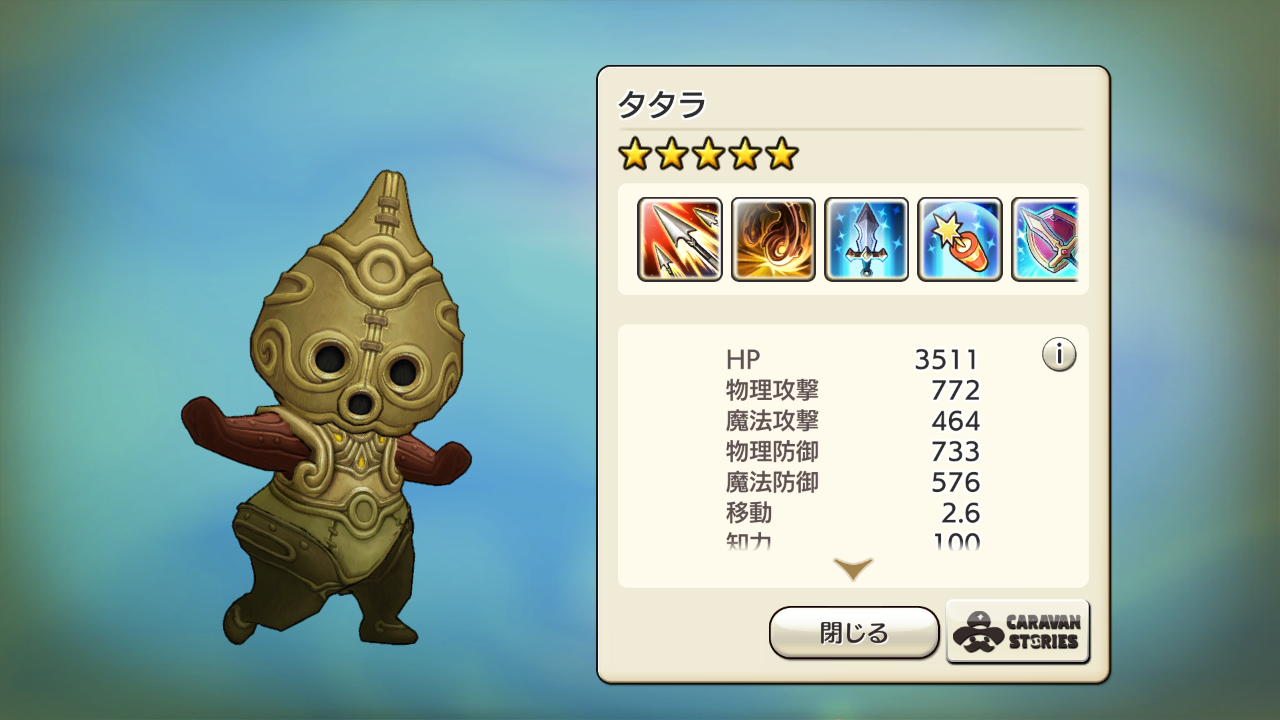This screenshot has width=1280, height=720.
Task: Select the glowing blue sword skill icon
Action: click(x=866, y=239)
